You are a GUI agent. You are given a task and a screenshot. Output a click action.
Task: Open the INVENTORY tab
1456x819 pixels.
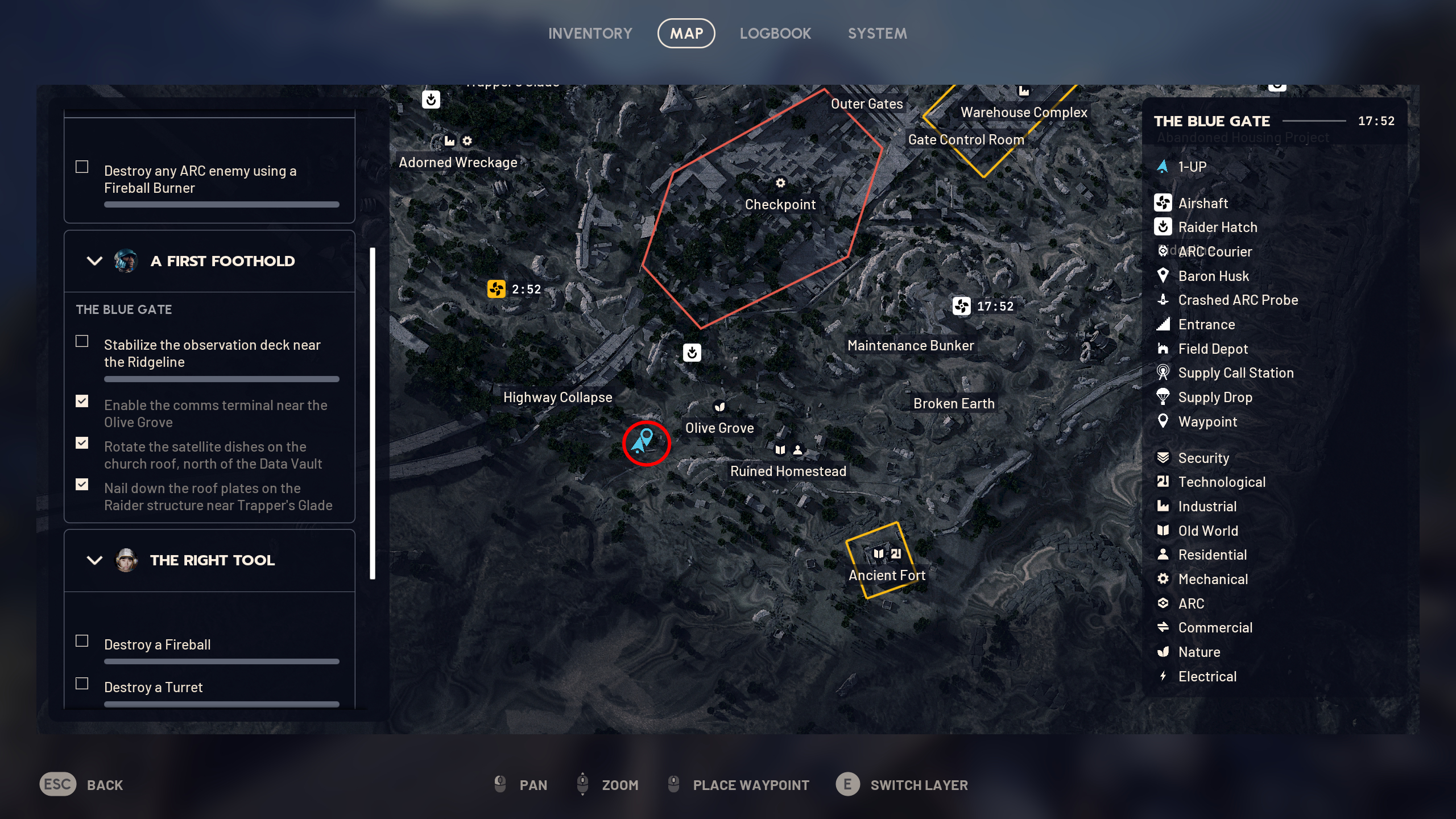590,33
